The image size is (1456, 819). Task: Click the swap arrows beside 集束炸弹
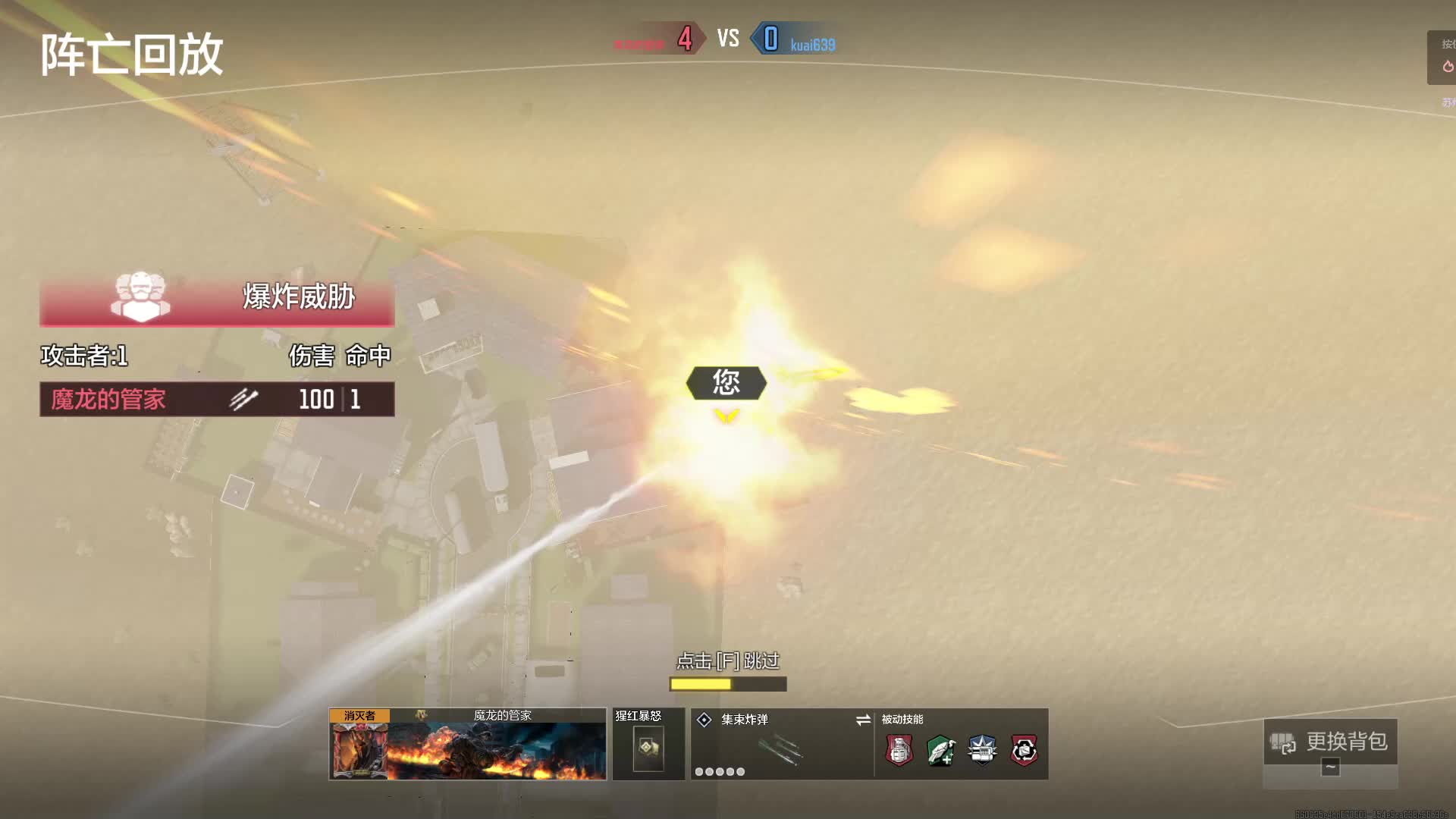point(863,720)
